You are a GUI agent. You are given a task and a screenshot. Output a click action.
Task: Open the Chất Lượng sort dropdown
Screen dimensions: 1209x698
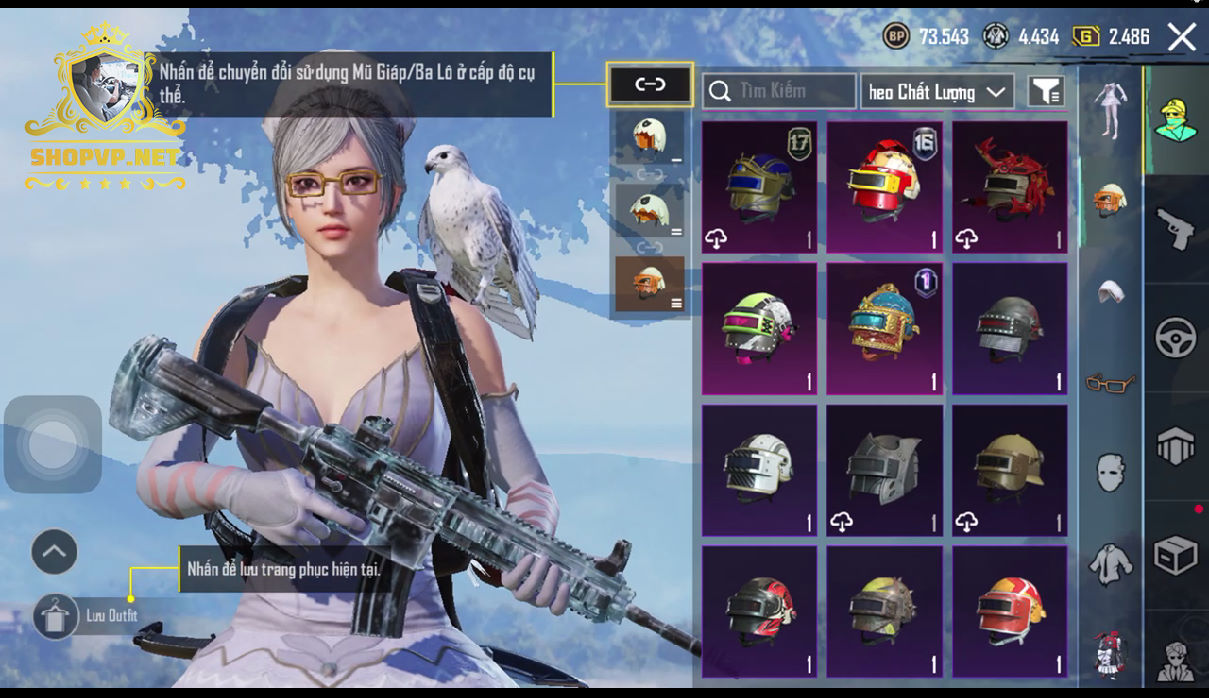(x=936, y=92)
